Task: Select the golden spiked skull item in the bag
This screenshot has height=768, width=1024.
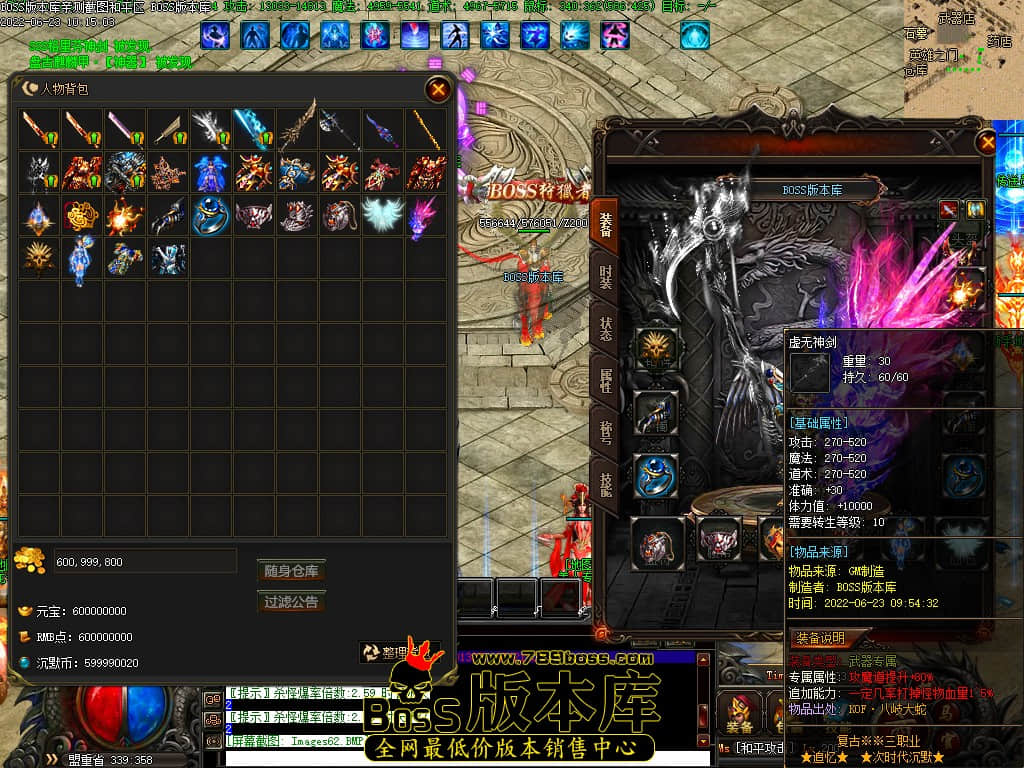Action: tap(40, 258)
